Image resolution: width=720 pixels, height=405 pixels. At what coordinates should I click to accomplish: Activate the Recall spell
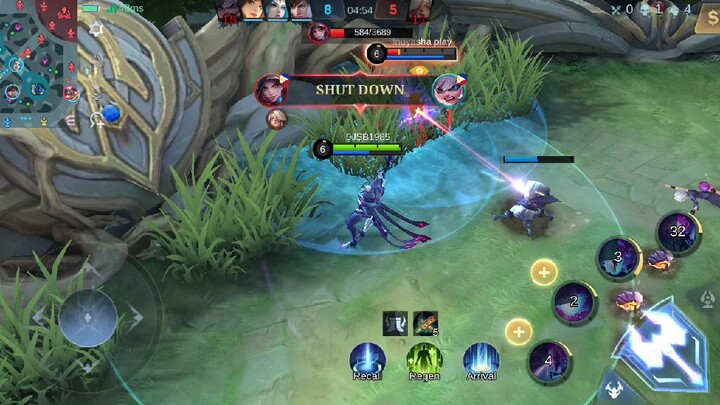pos(367,359)
